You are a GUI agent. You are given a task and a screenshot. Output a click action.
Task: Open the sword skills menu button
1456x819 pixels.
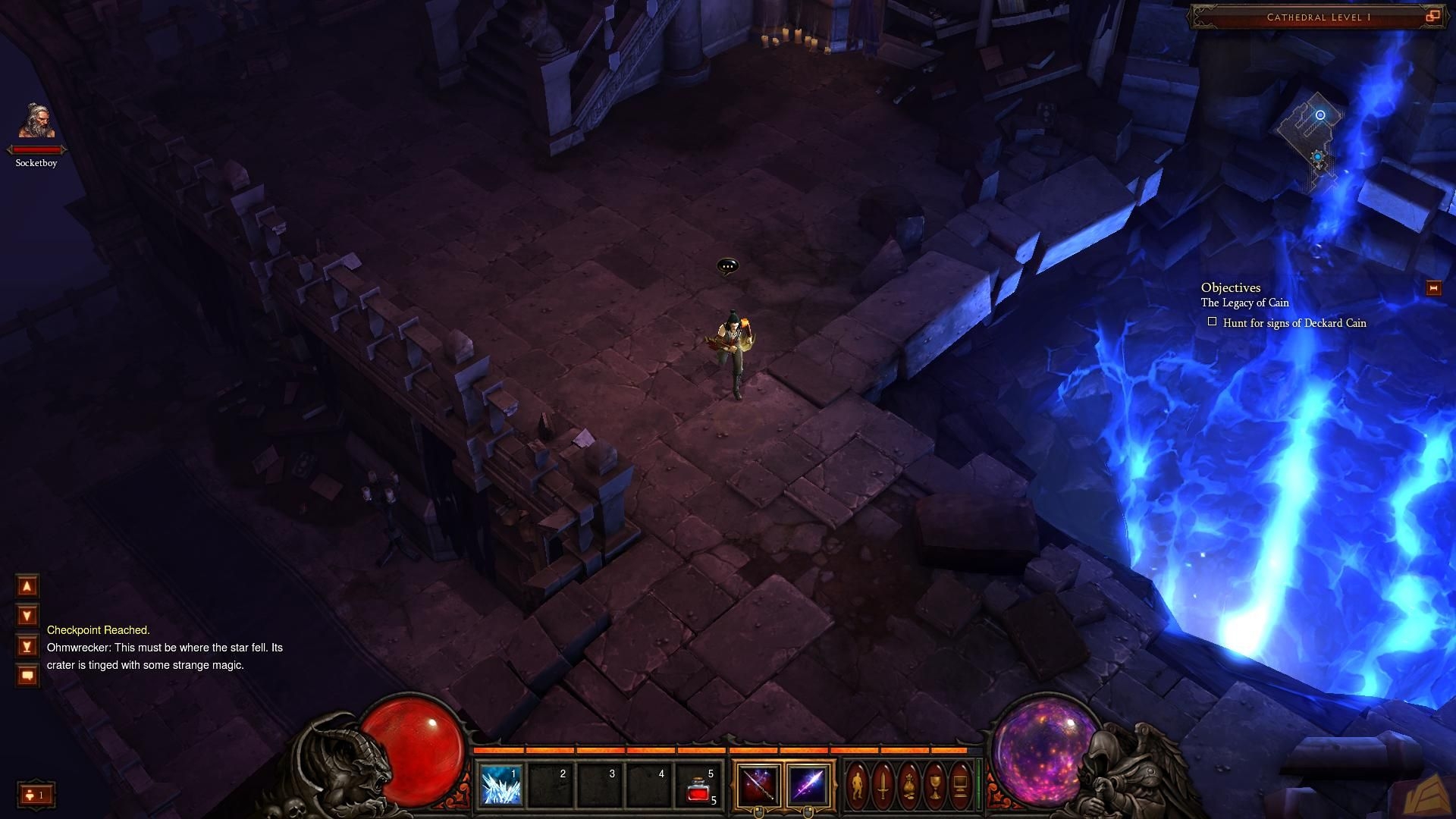click(x=883, y=785)
